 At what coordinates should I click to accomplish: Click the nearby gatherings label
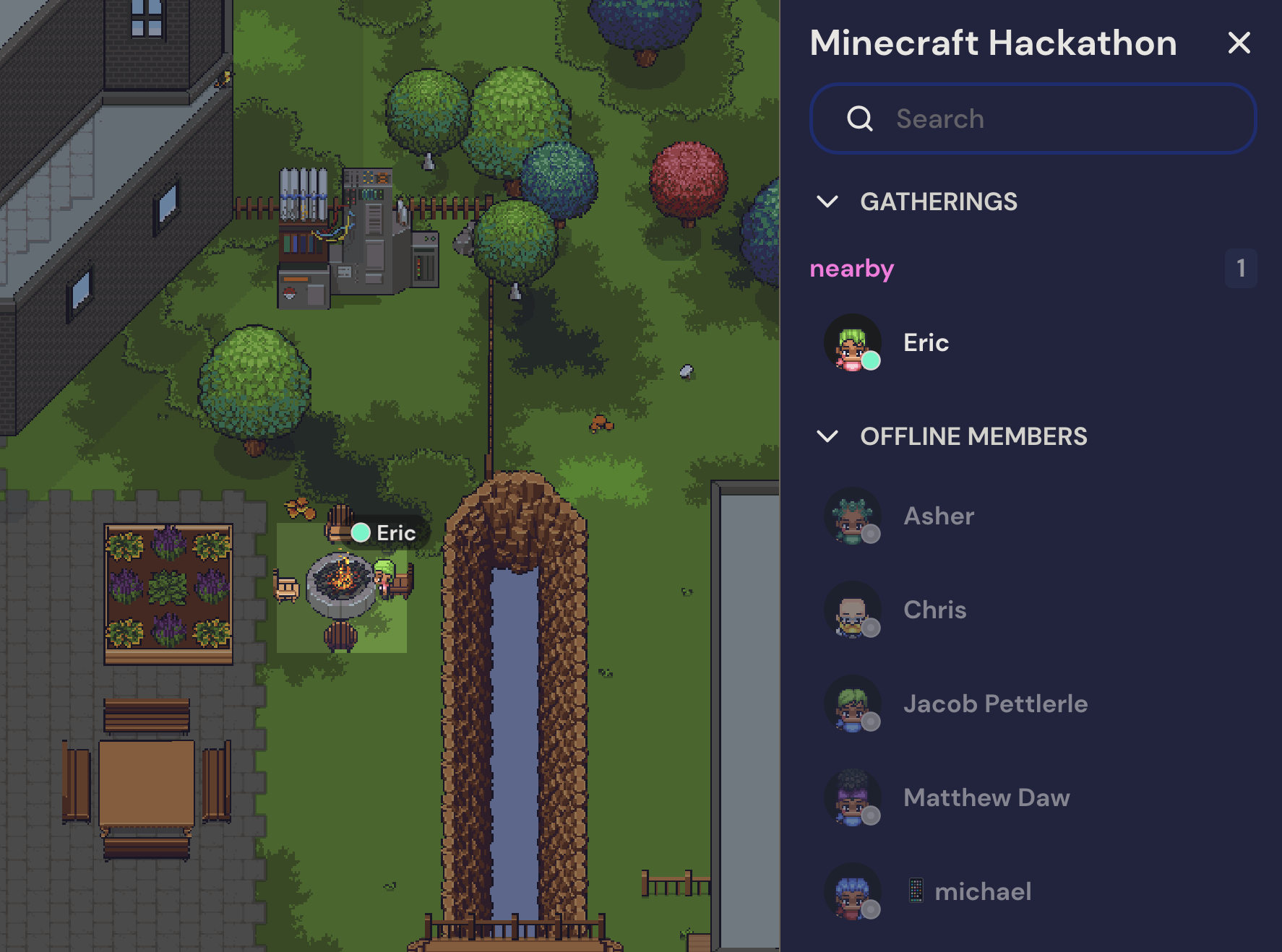coord(851,269)
